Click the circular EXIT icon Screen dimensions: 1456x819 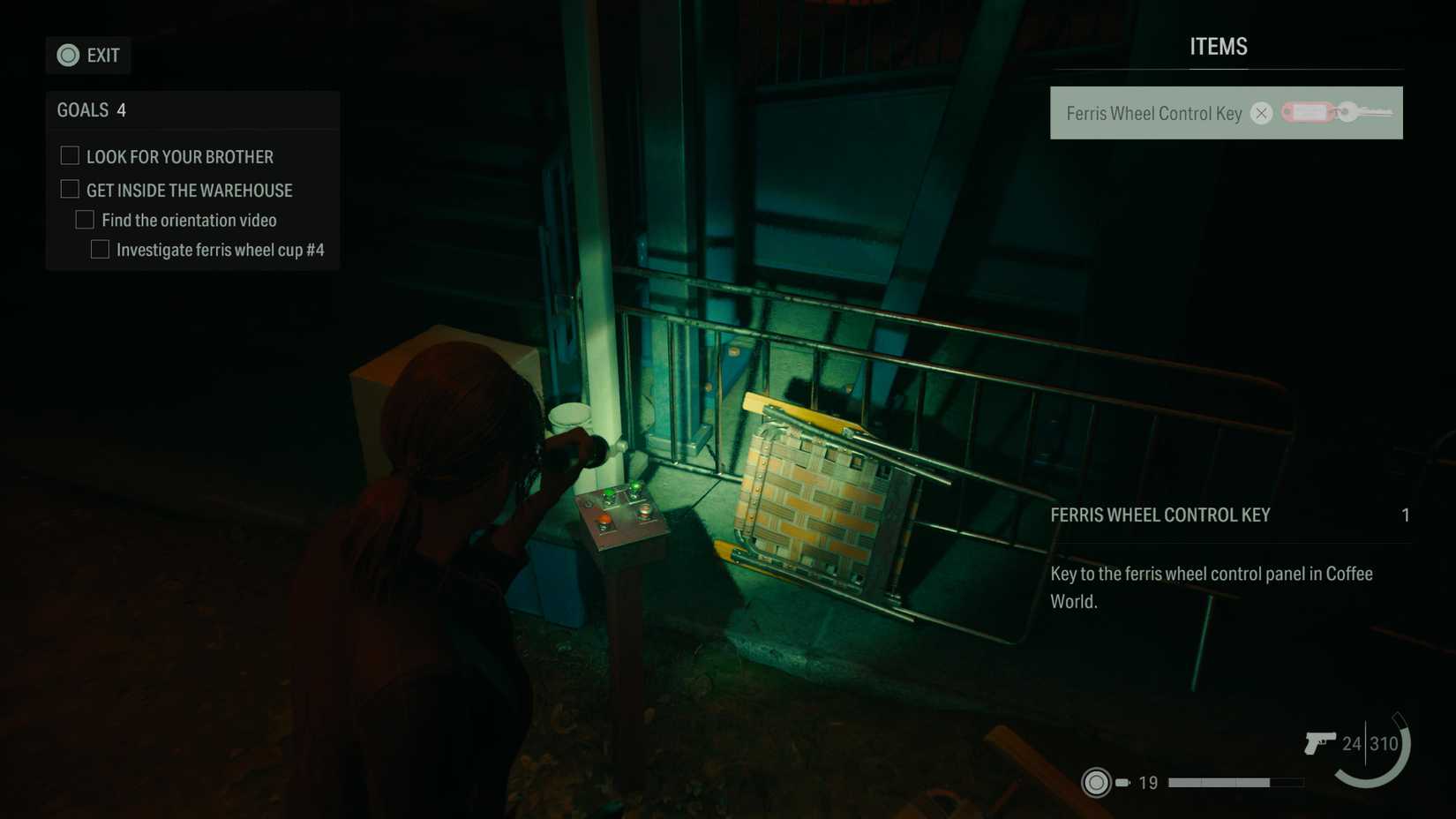pos(67,55)
